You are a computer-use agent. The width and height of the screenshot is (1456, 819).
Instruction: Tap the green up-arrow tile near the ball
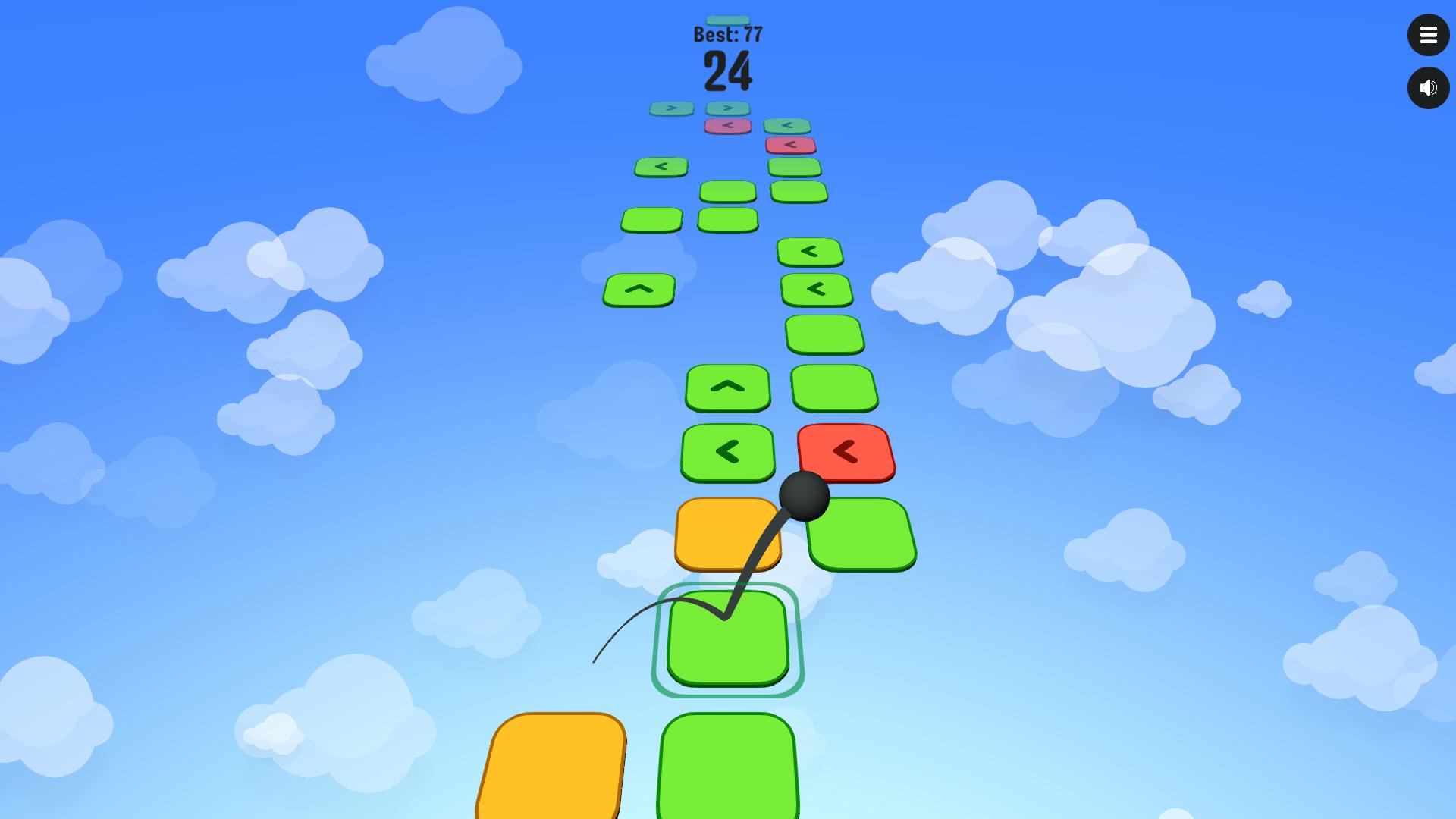727,388
